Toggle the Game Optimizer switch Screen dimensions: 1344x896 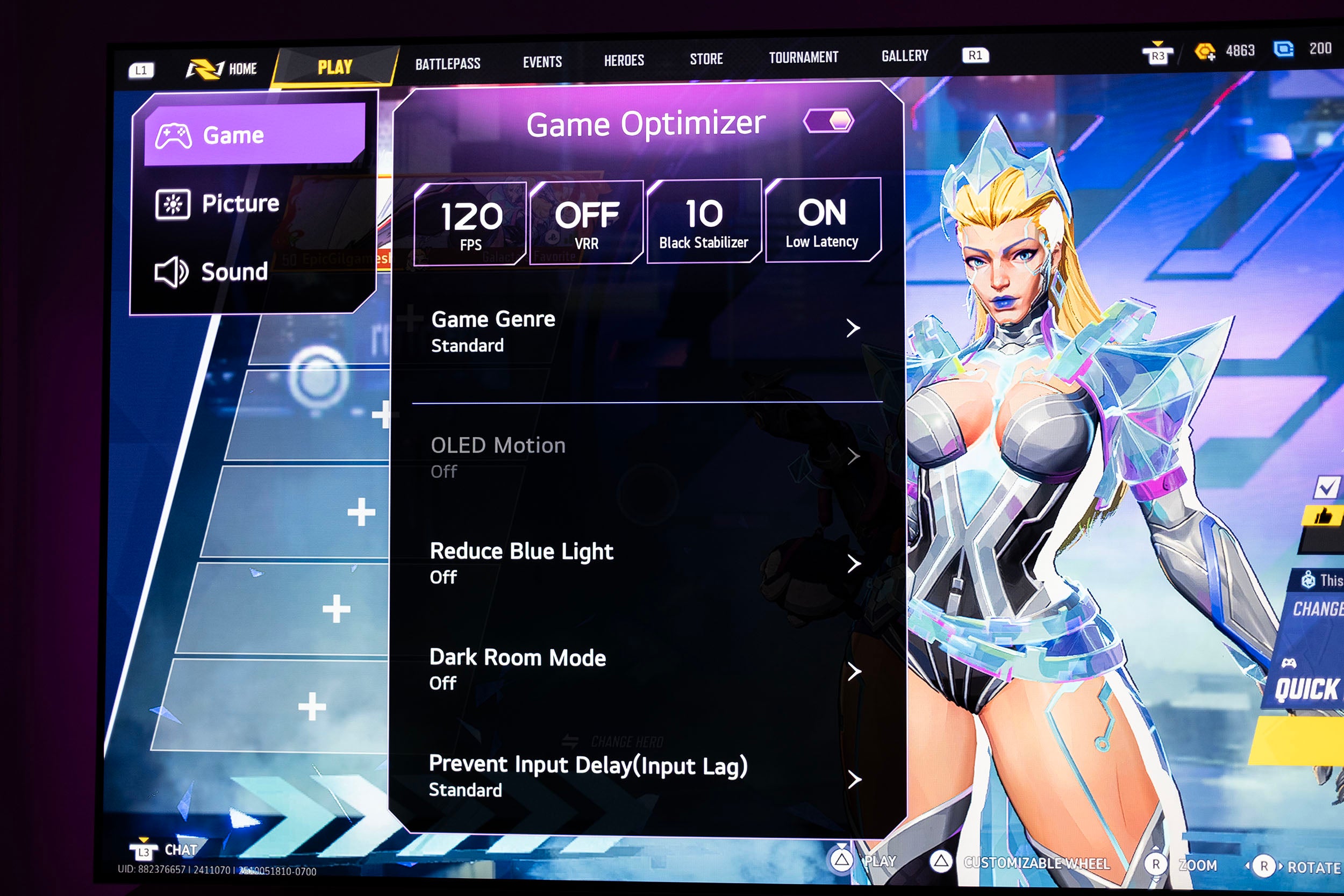(x=828, y=121)
